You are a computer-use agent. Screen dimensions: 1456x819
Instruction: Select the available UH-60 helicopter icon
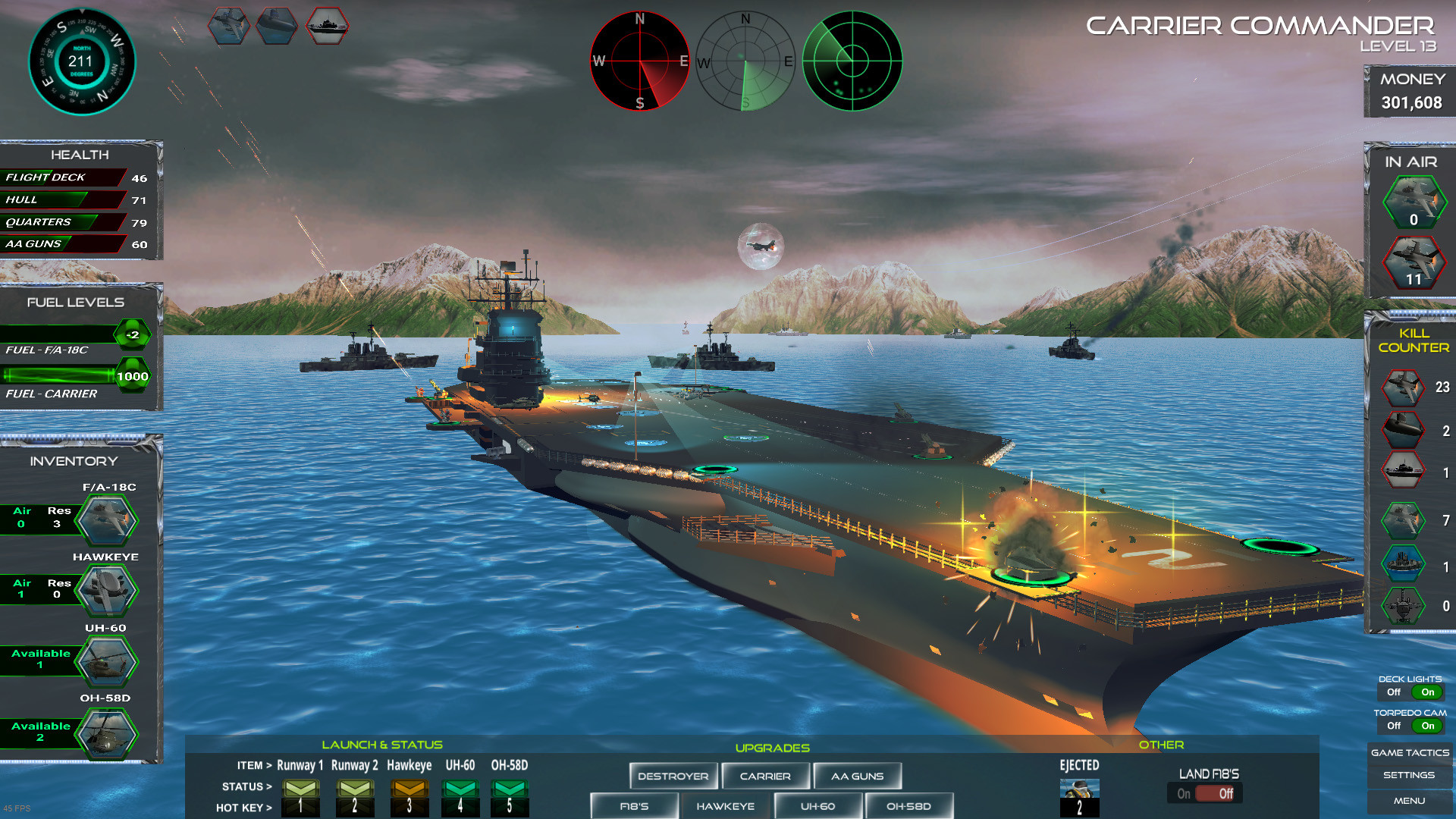pyautogui.click(x=106, y=660)
